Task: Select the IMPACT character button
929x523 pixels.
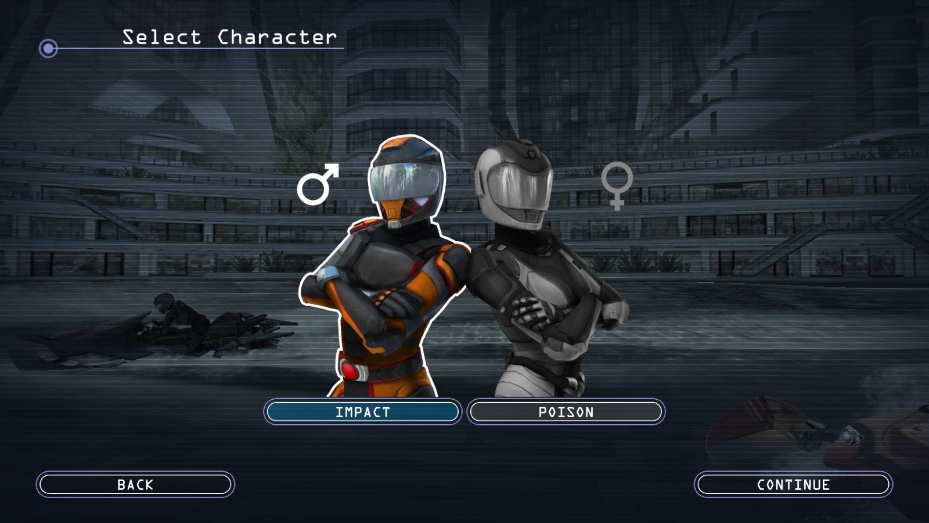Action: click(x=362, y=412)
